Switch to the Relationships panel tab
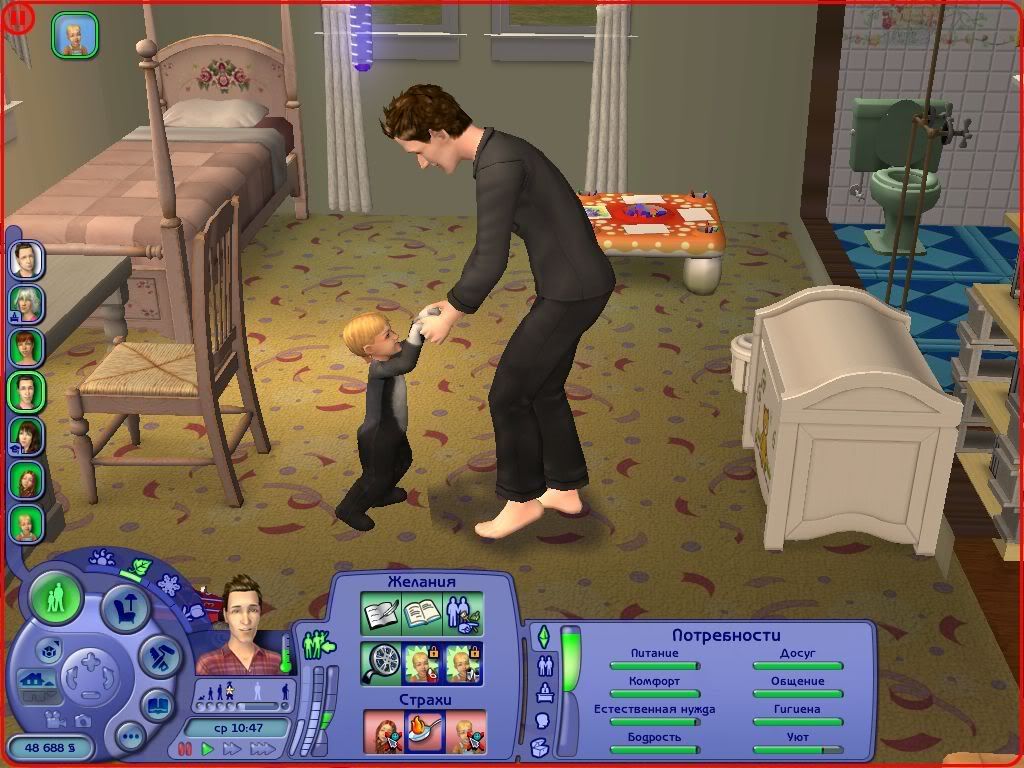The height and width of the screenshot is (768, 1024). click(x=546, y=664)
